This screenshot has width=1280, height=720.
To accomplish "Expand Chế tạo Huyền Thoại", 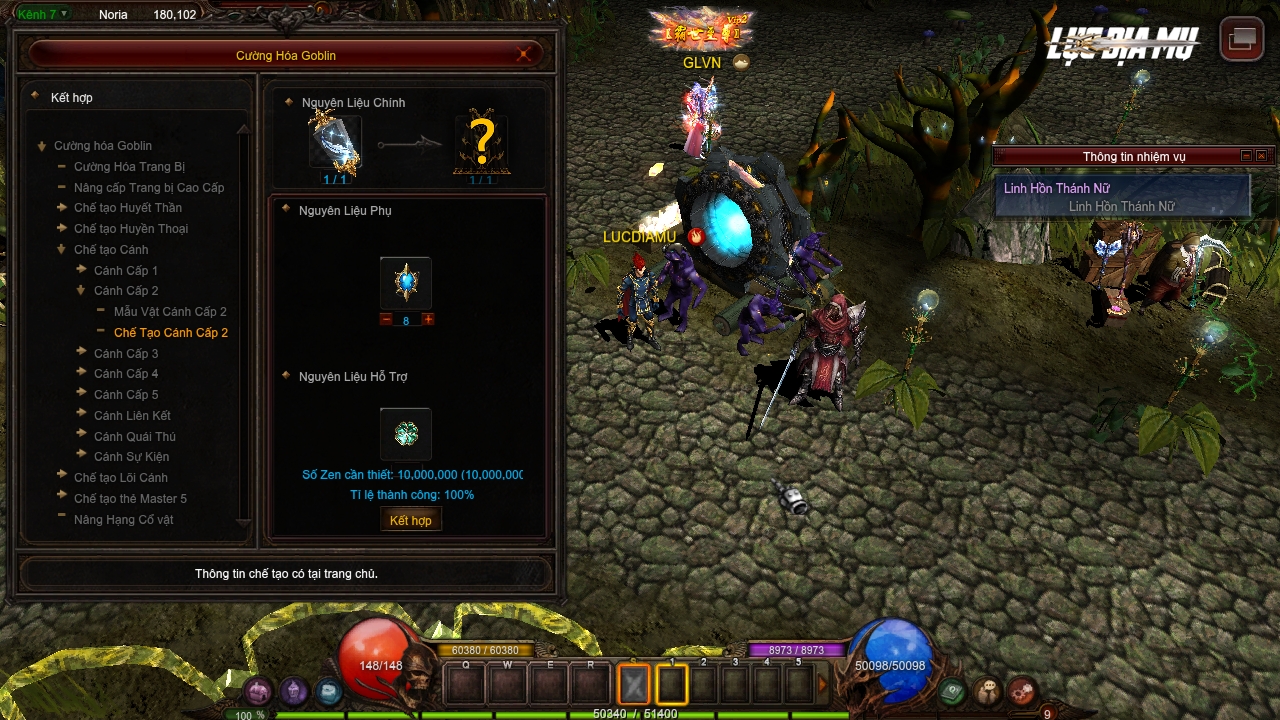I will click(x=130, y=229).
